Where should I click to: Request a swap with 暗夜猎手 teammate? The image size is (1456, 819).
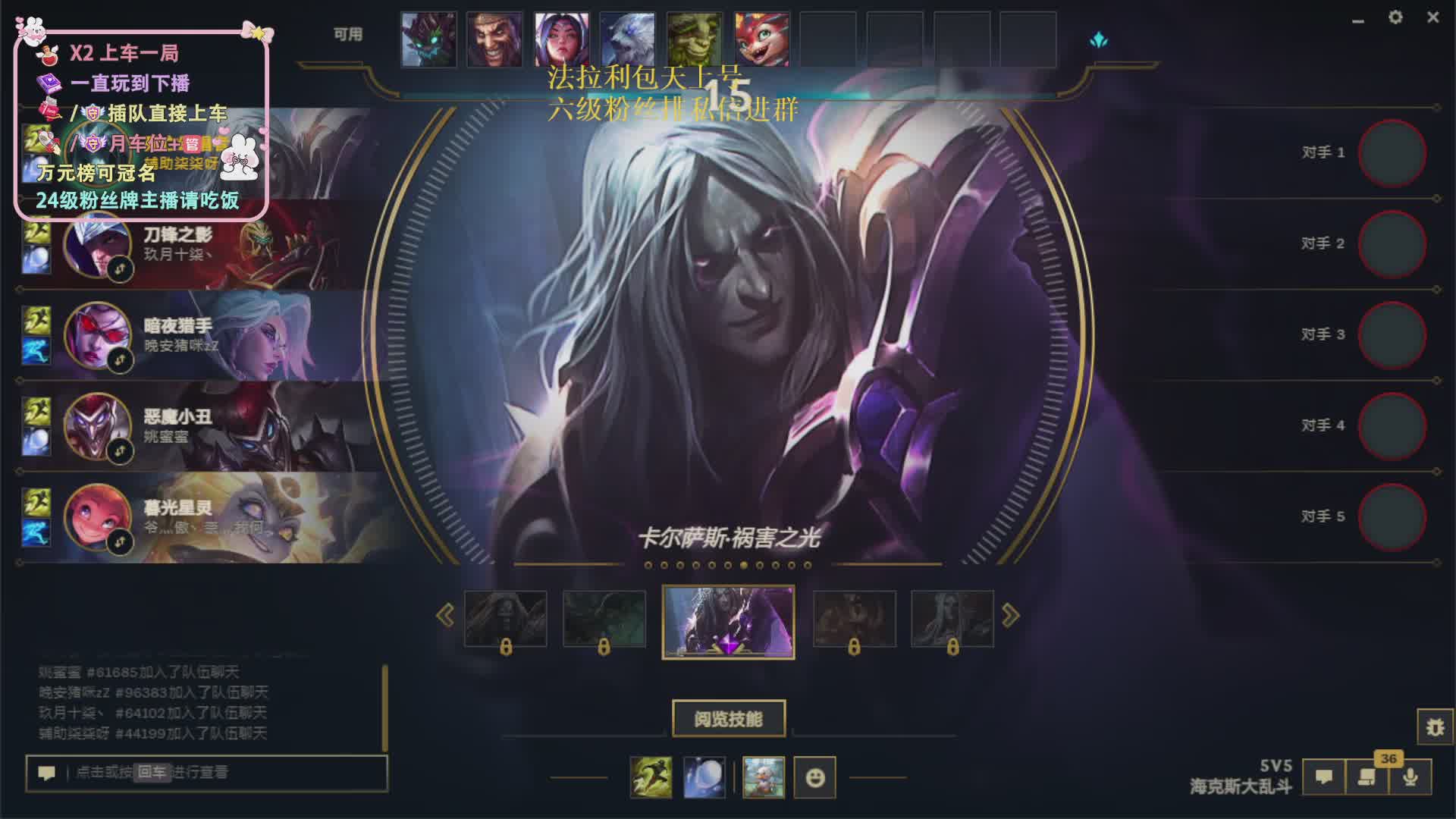(x=121, y=360)
